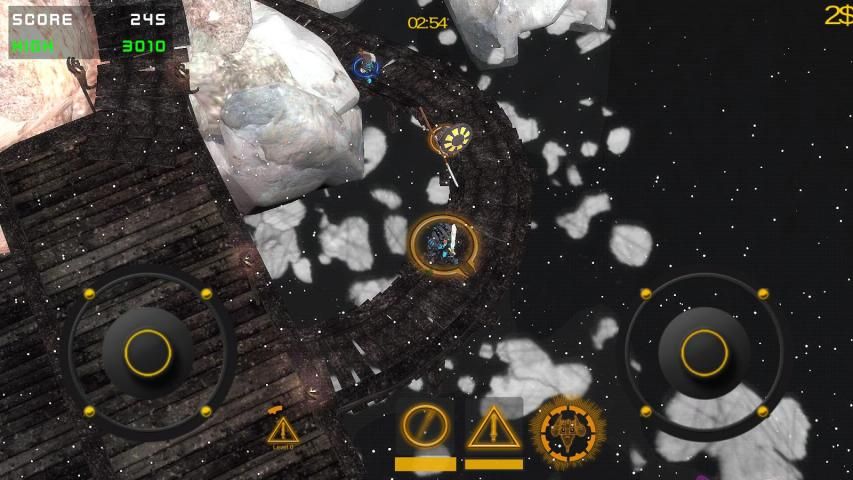This screenshot has height=480, width=853.
Task: Tap the left virtual movement joystick
Action: 148,352
